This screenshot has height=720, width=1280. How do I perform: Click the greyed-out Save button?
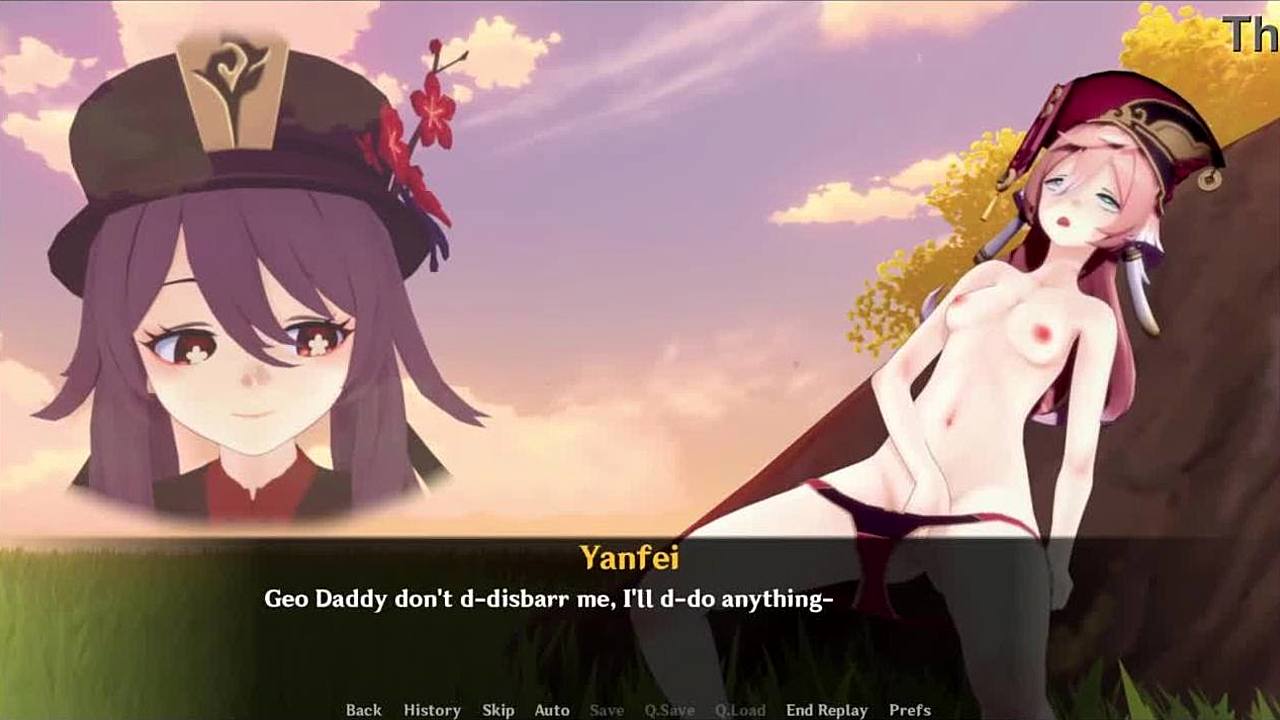click(x=606, y=710)
